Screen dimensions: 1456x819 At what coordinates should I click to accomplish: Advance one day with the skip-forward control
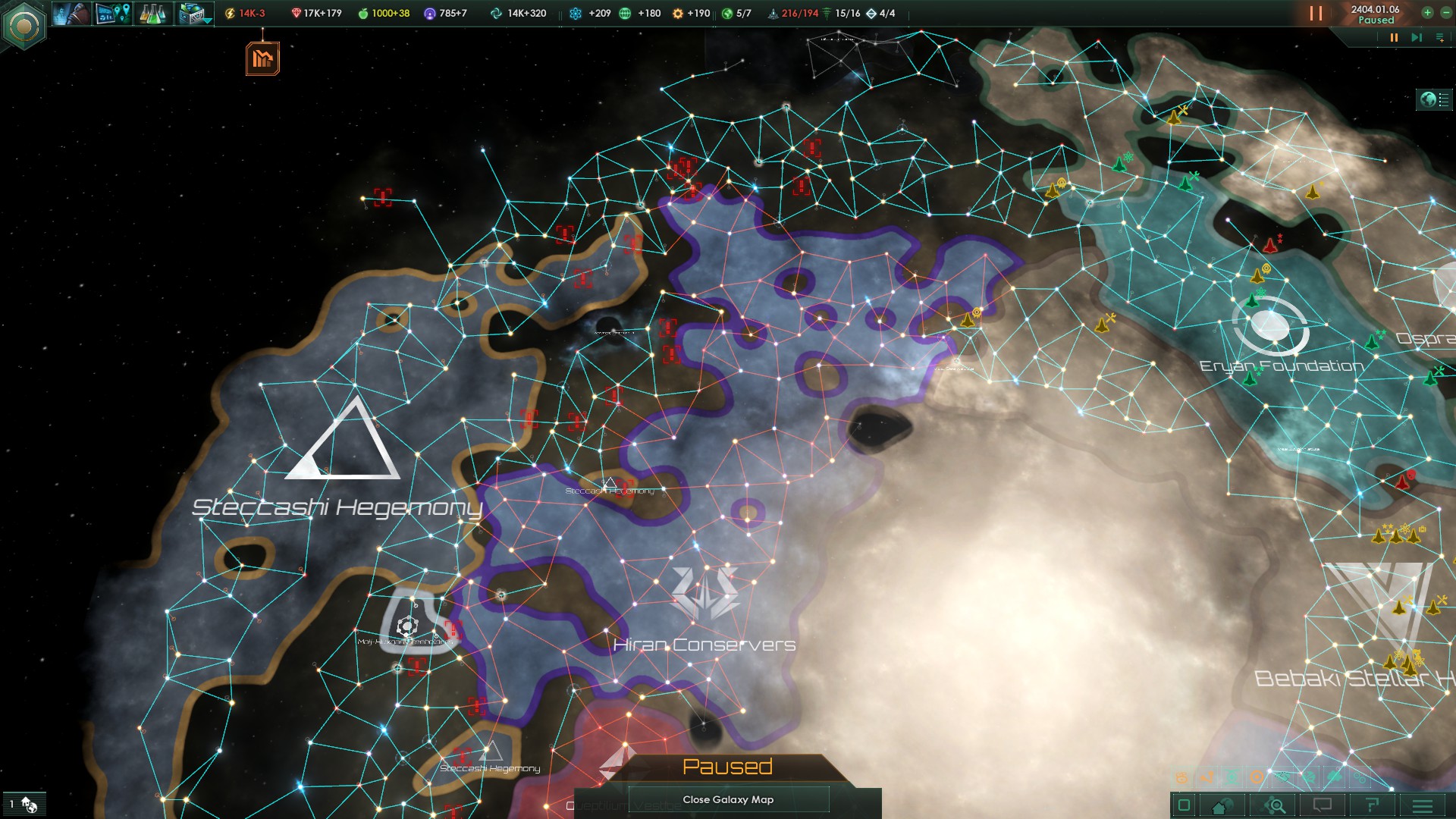(1416, 36)
